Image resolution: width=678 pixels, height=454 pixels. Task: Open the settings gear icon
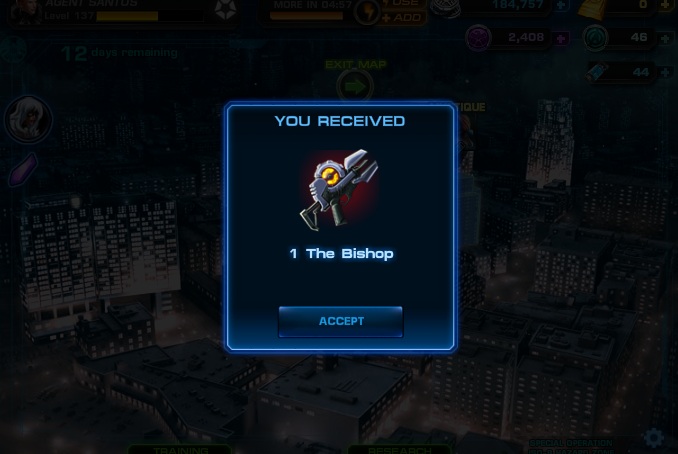point(654,438)
